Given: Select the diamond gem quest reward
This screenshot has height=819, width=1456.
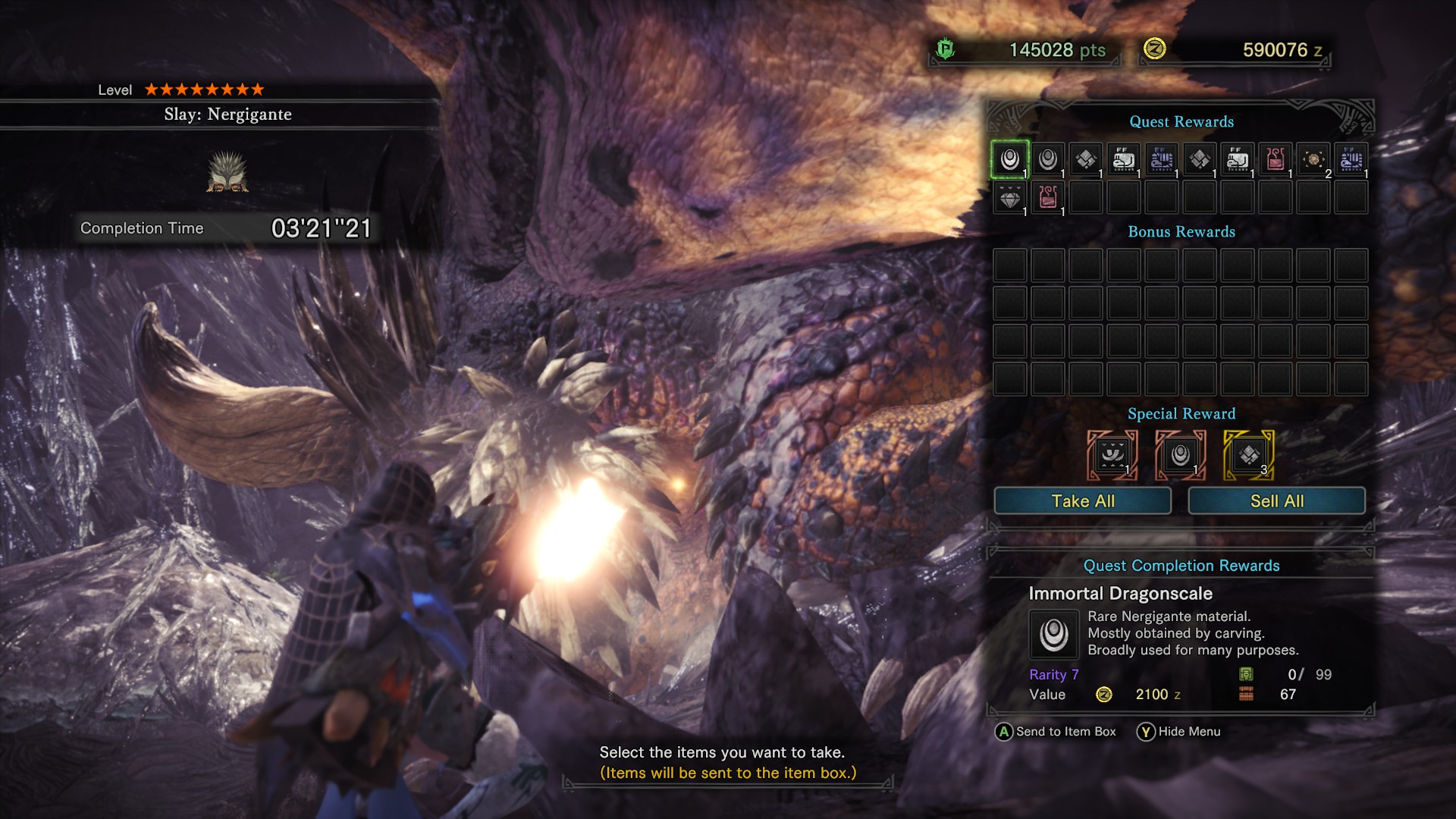Looking at the screenshot, I should [x=1009, y=198].
